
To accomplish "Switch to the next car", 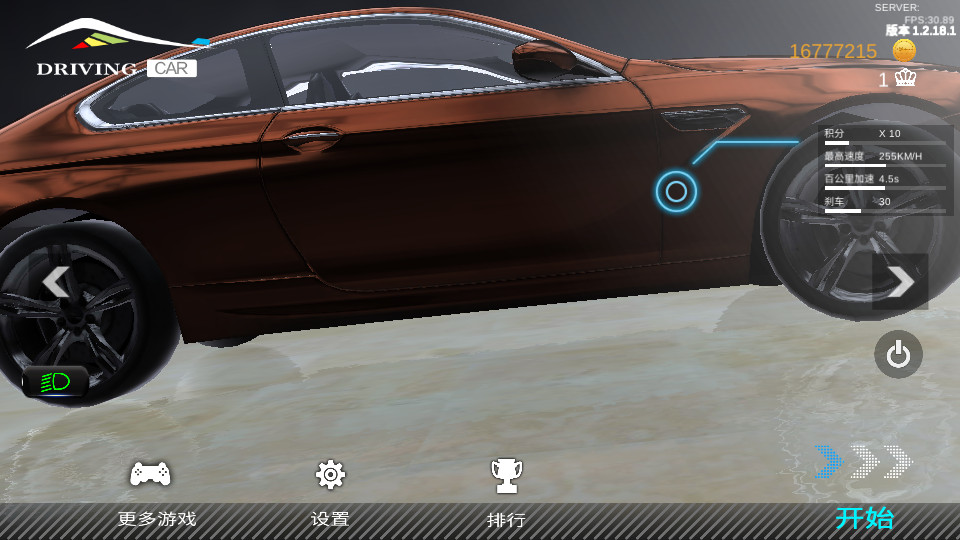I will click(x=900, y=282).
